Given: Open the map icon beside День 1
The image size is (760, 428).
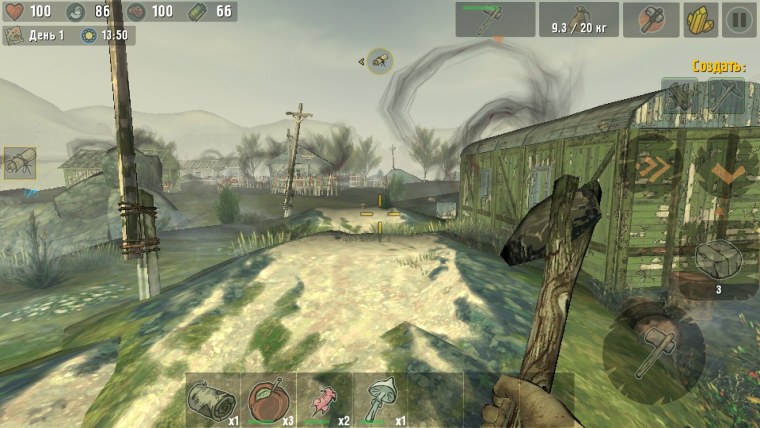Looking at the screenshot, I should (15, 36).
